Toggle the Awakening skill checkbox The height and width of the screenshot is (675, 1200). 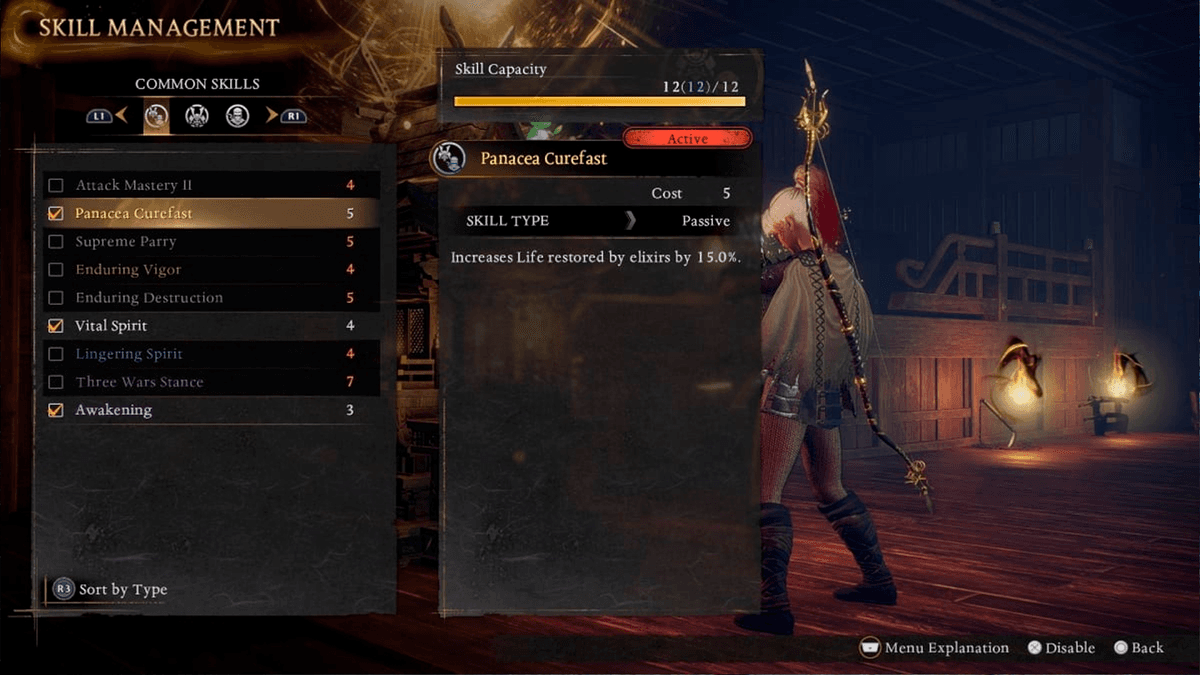point(56,410)
